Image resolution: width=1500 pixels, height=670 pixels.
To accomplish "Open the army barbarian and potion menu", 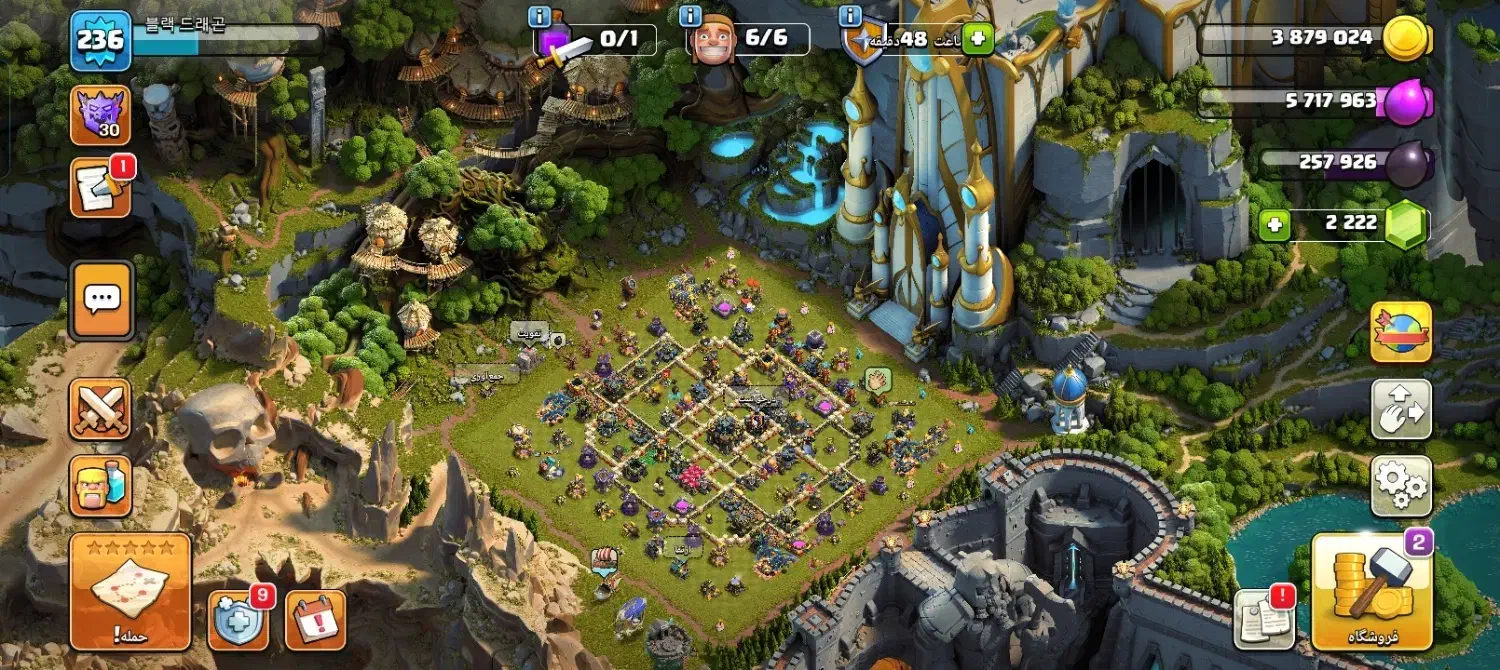I will click(100, 486).
